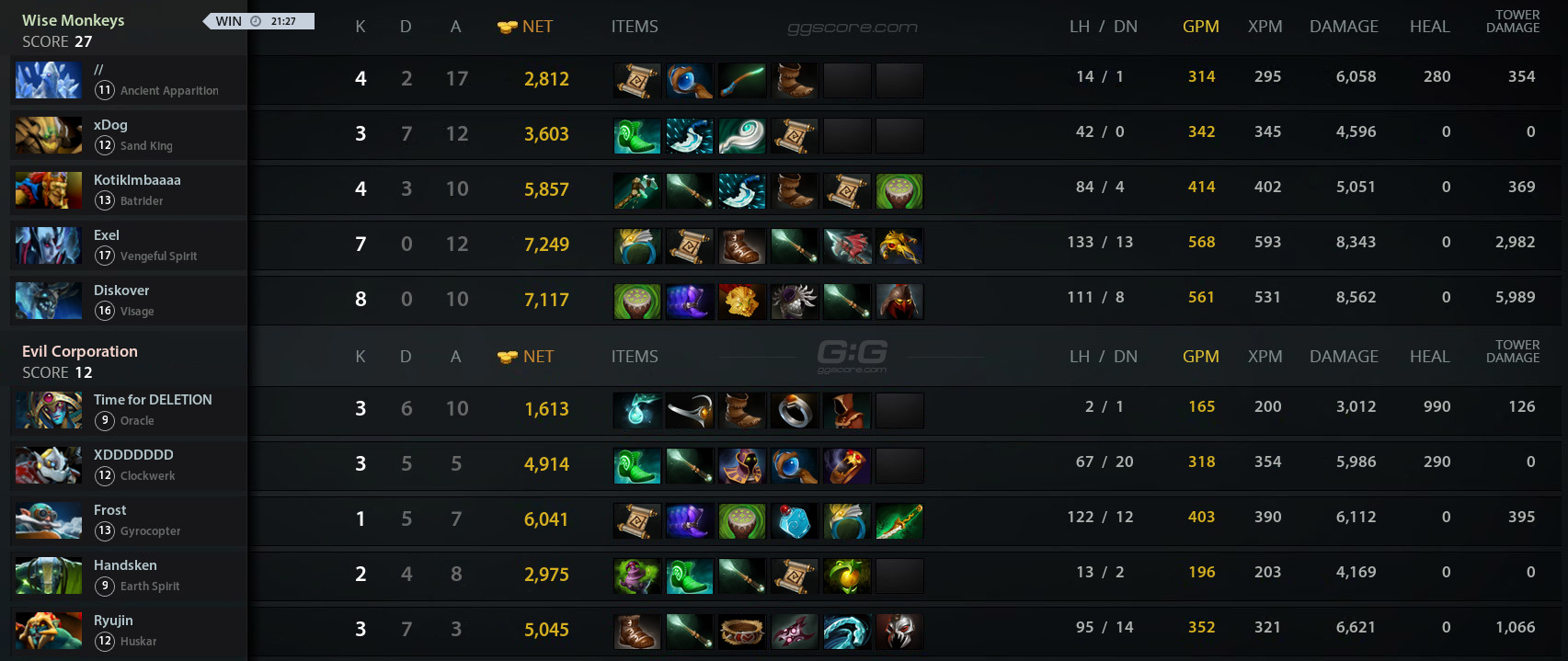The width and height of the screenshot is (1568, 661).
Task: Select the Huskar hero portrait
Action: 49,632
